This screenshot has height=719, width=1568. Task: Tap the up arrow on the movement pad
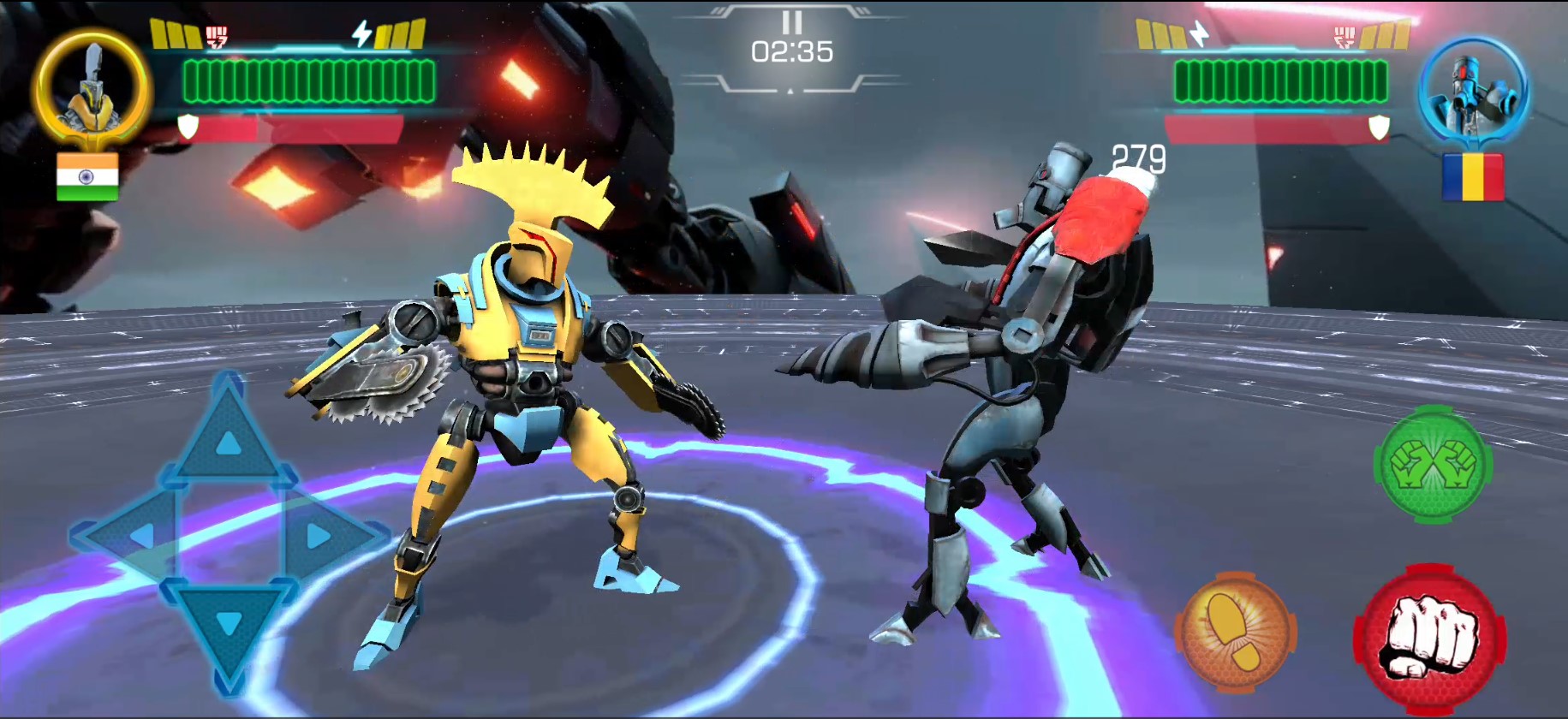pyautogui.click(x=227, y=438)
